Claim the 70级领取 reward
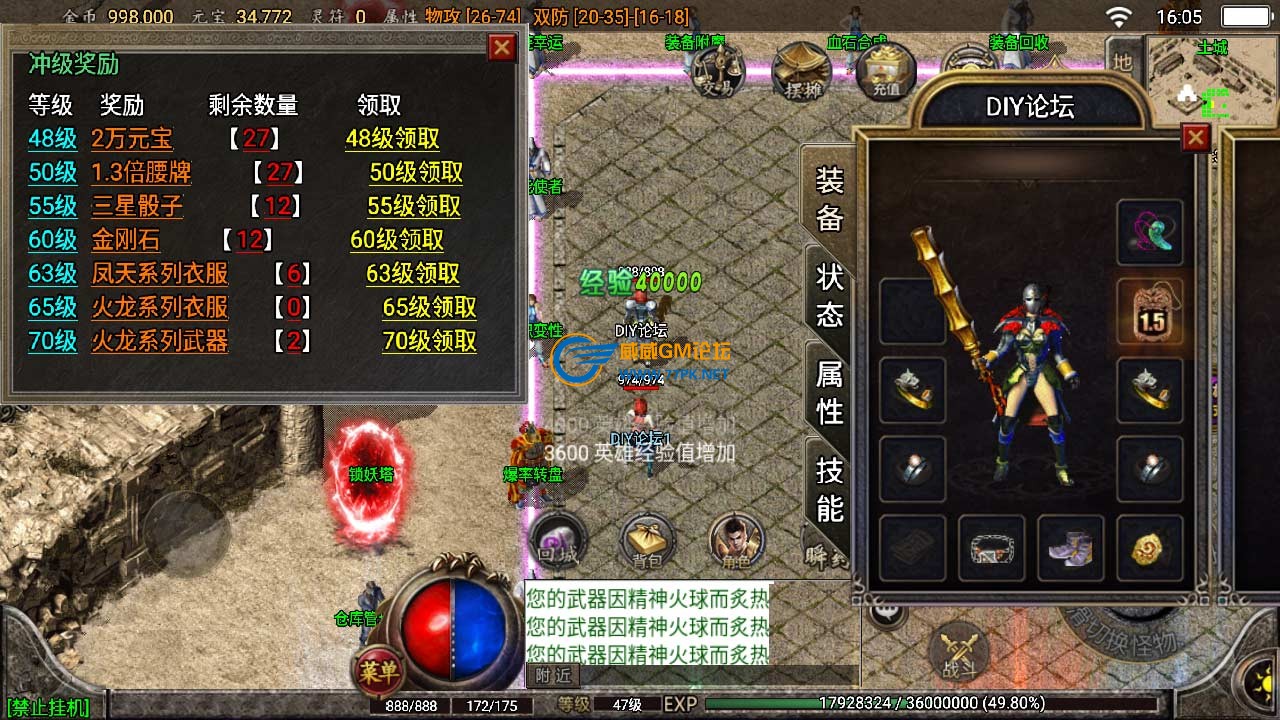The height and width of the screenshot is (720, 1280). [x=429, y=341]
